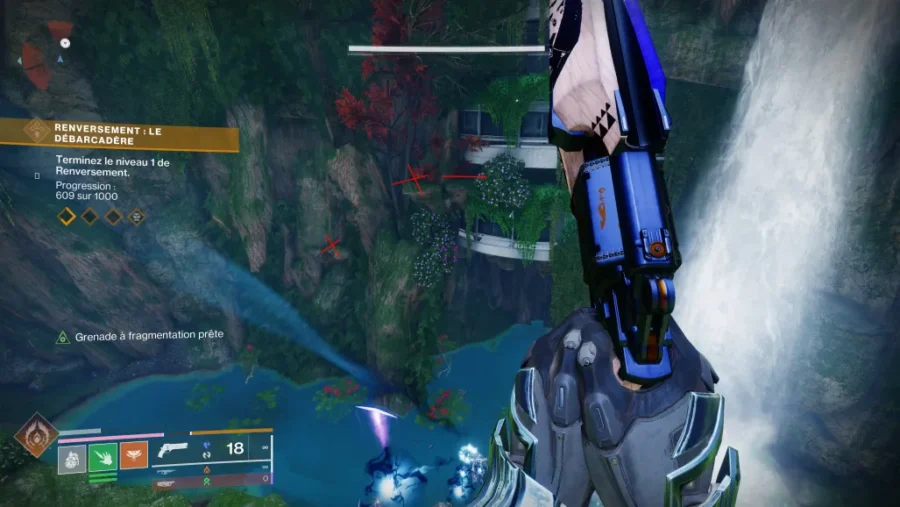Click the orange winged class ability icon
This screenshot has width=900, height=507.
coord(134,456)
